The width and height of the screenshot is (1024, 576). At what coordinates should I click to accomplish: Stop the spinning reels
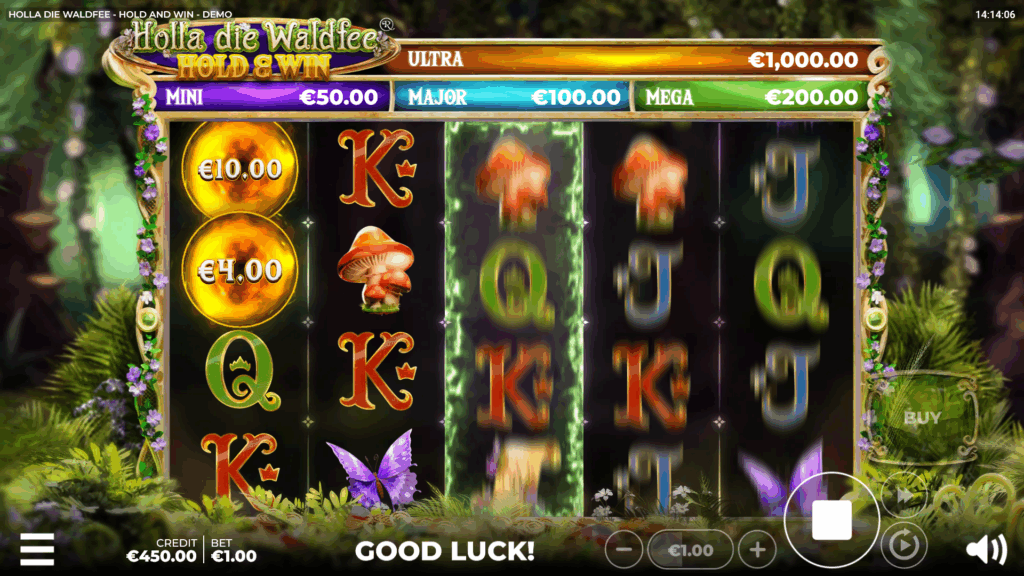tap(831, 520)
